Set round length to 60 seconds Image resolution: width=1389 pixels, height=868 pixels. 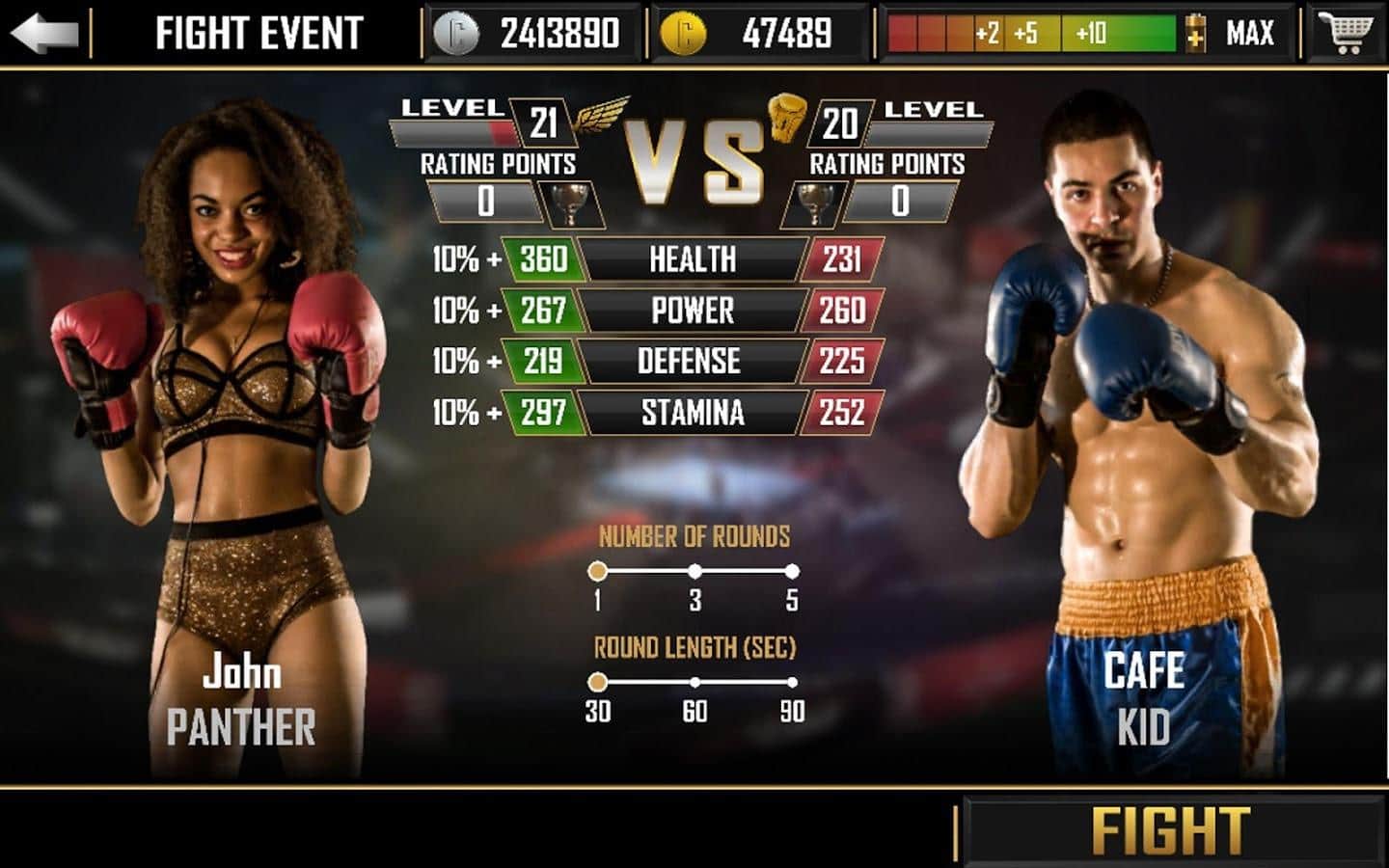tap(694, 683)
